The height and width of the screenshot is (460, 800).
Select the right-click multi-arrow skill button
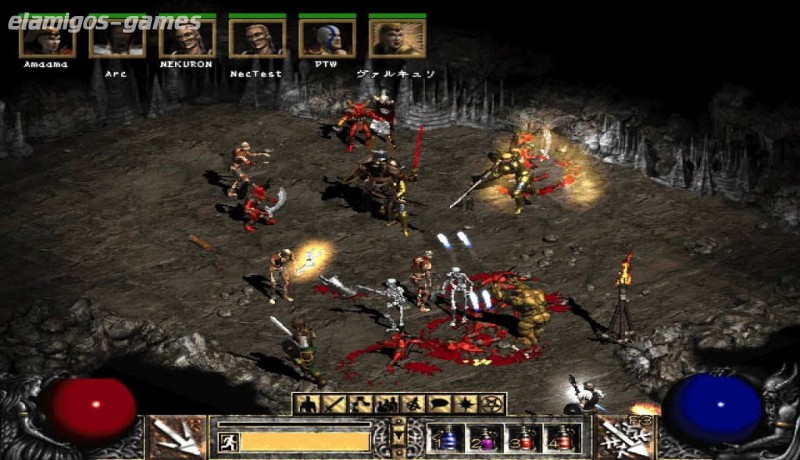click(623, 437)
